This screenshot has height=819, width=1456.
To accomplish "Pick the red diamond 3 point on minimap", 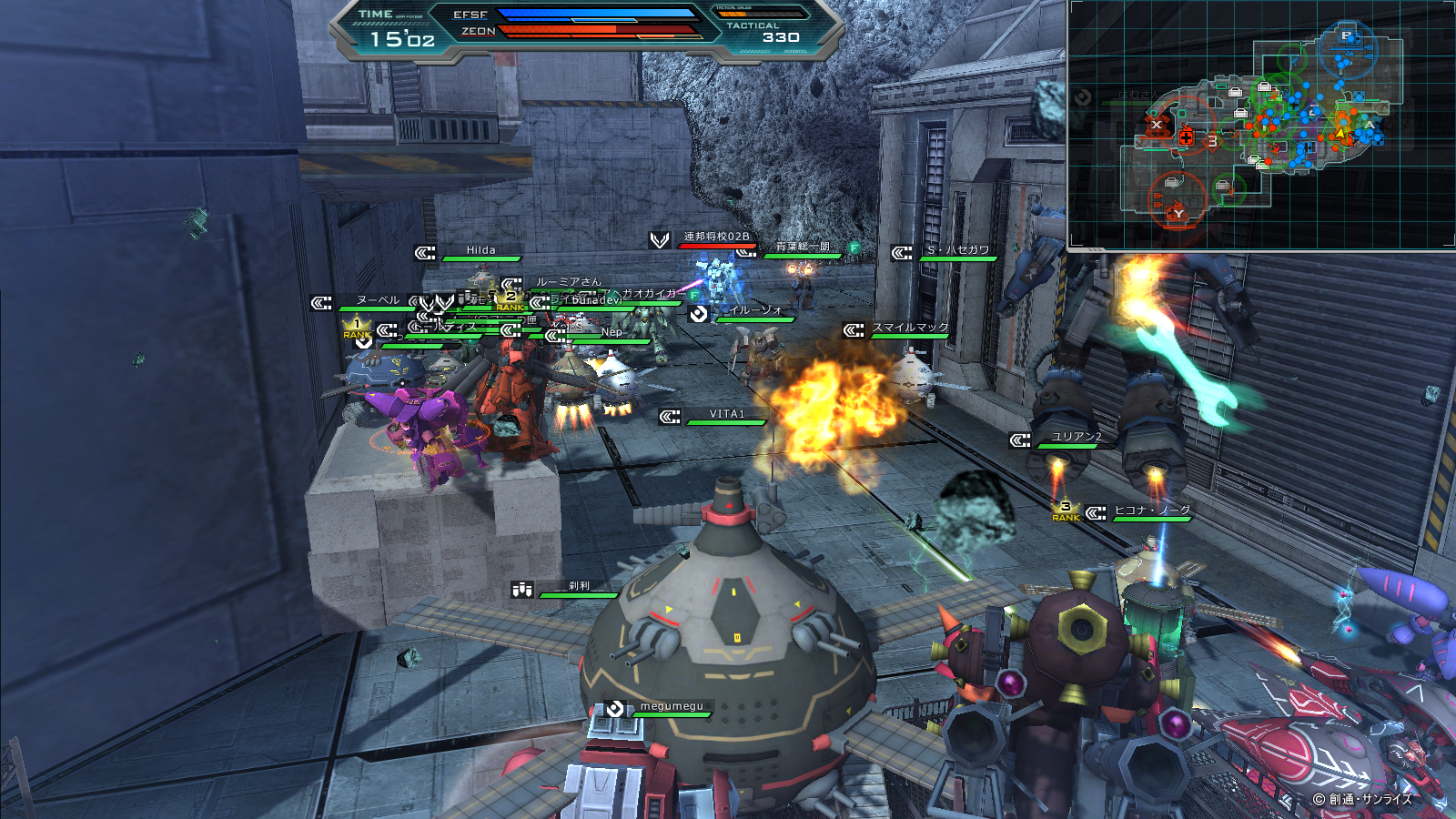I will pos(1212,141).
